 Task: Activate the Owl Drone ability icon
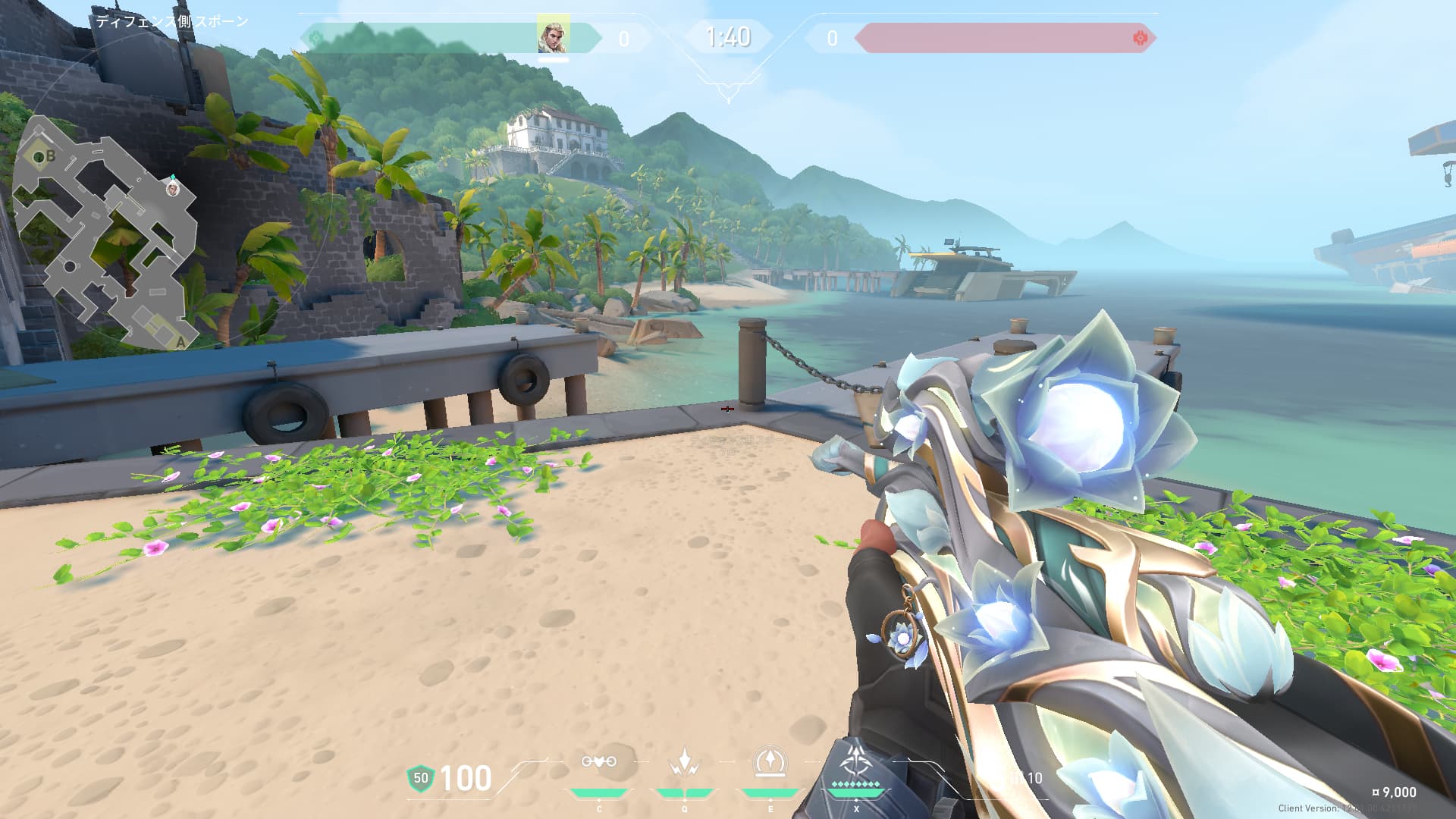point(598,762)
